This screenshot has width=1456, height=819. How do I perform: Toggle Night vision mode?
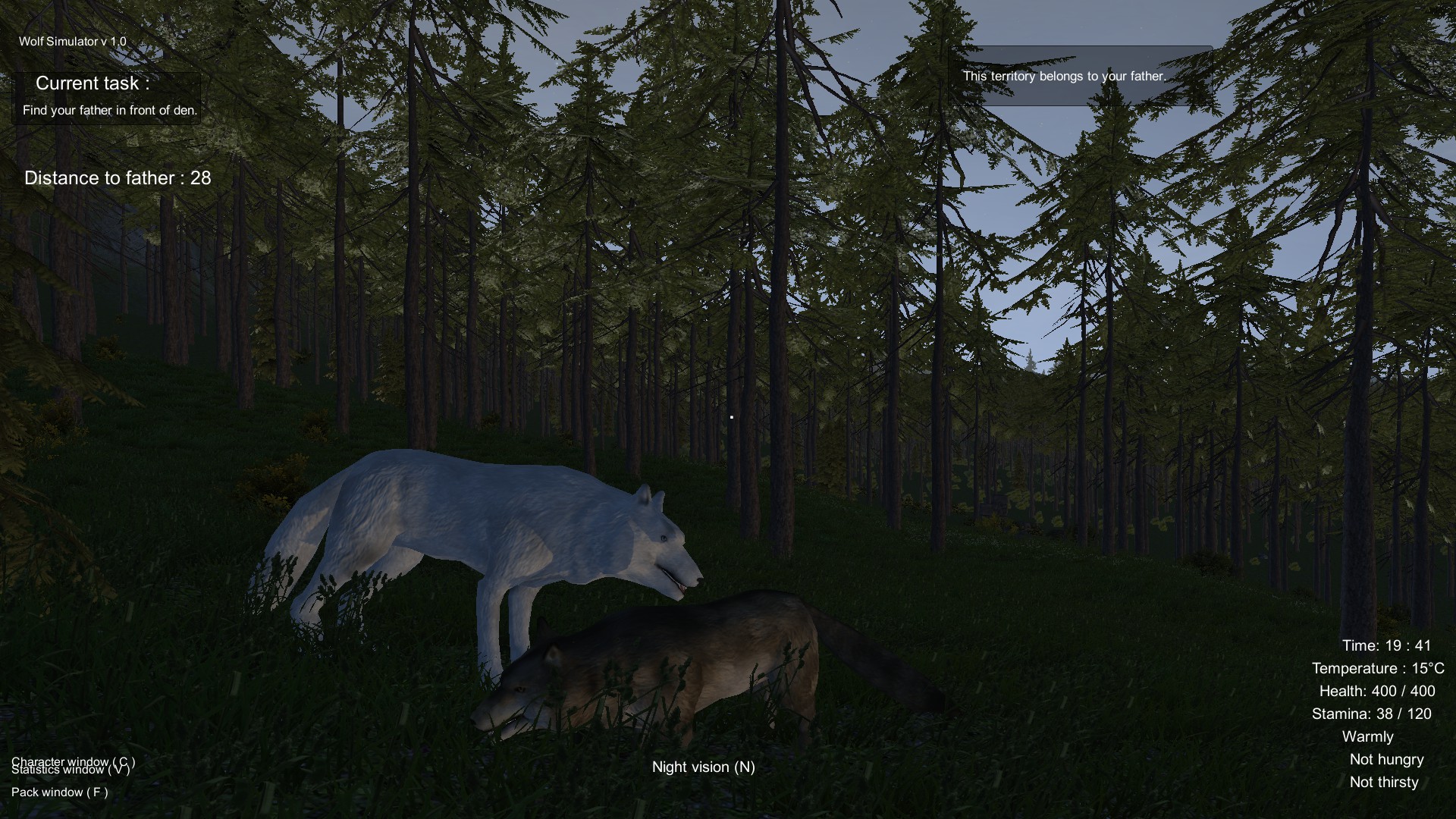pos(704,767)
